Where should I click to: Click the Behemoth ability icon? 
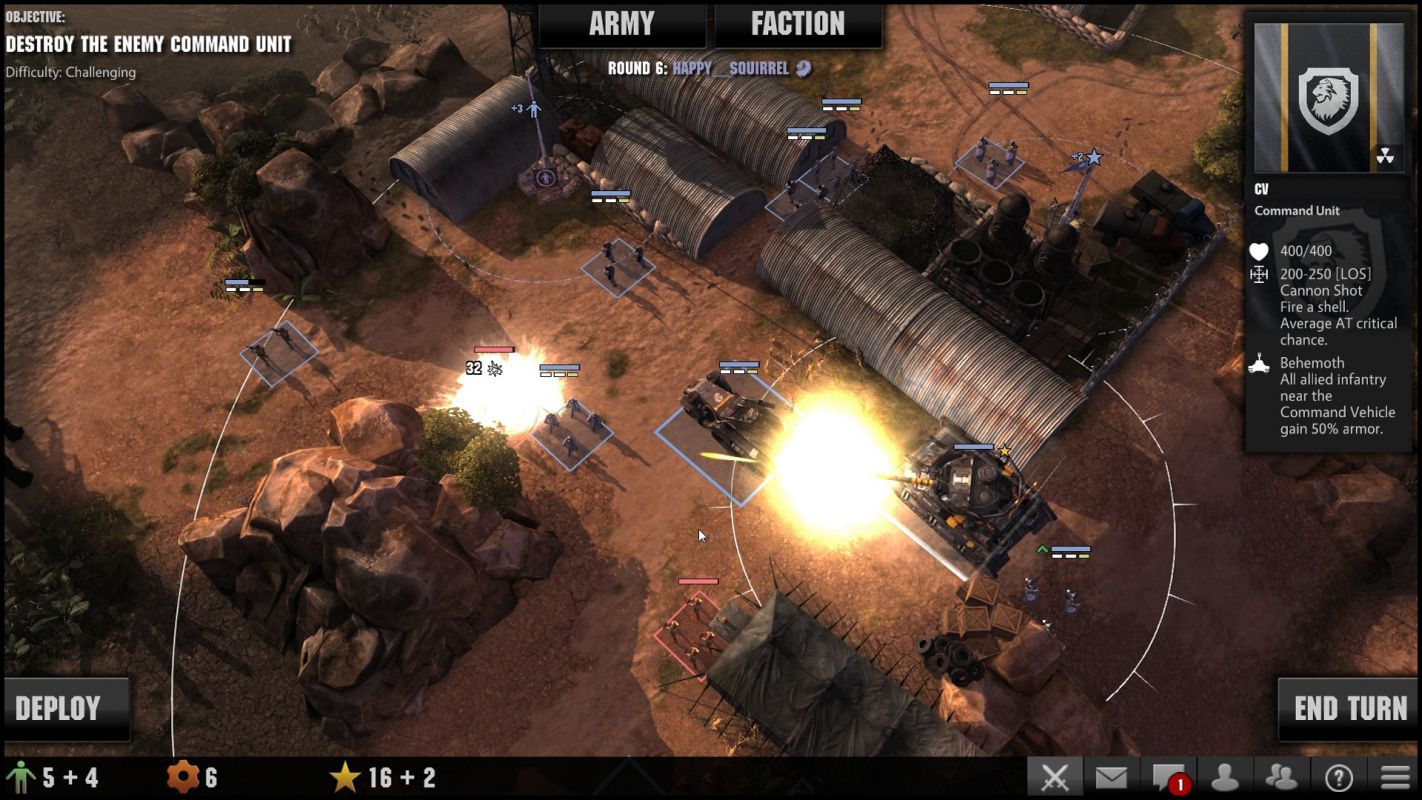[x=1259, y=364]
